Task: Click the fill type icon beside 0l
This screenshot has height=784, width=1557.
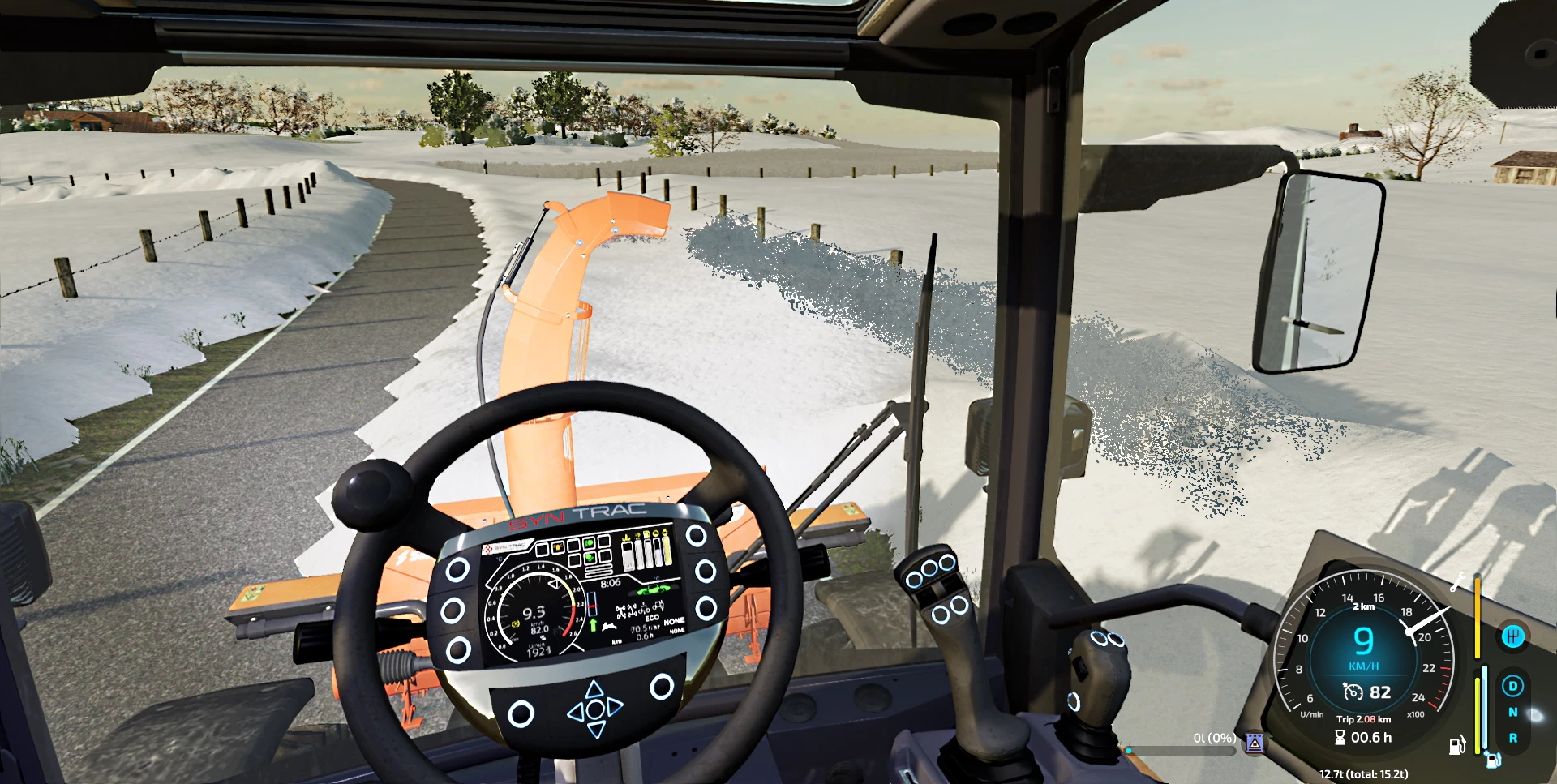Action: tap(1255, 742)
